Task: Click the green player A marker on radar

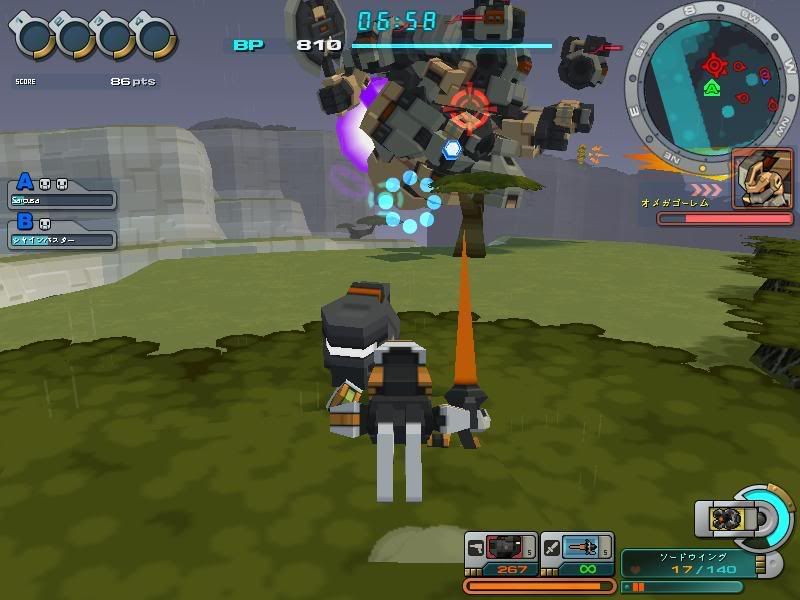Action: pos(711,88)
